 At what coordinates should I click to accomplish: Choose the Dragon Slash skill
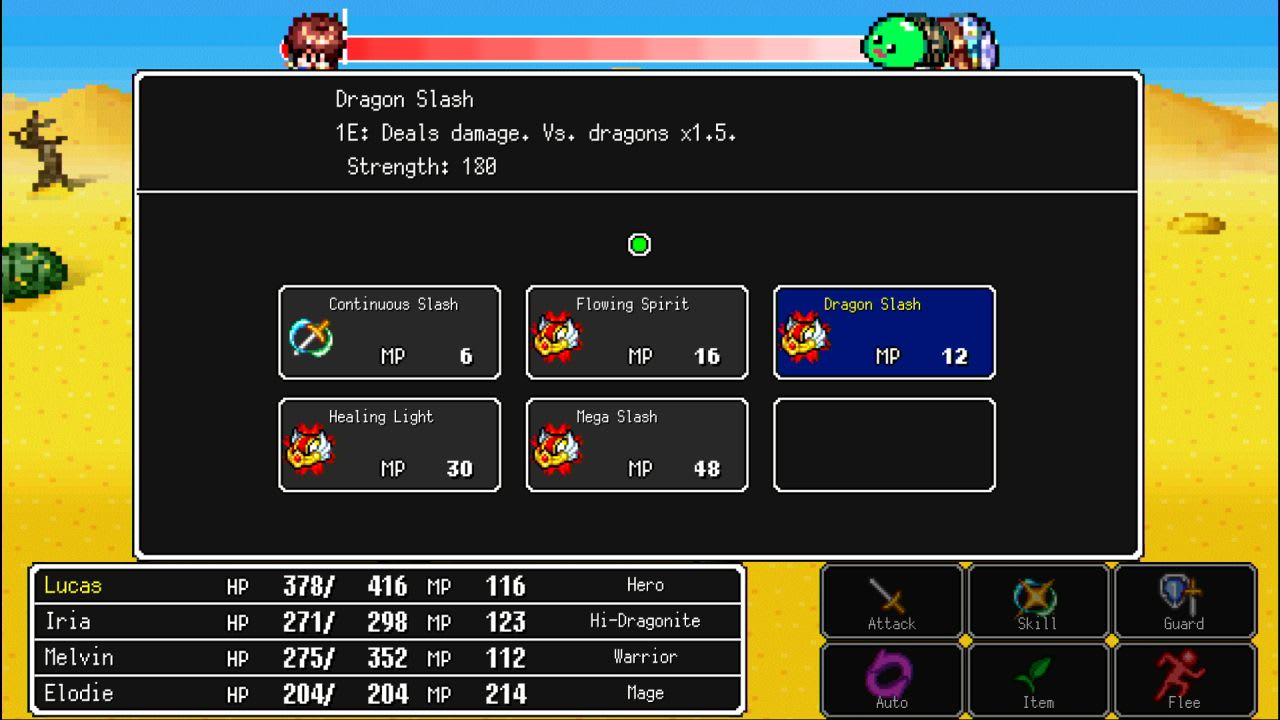point(883,332)
